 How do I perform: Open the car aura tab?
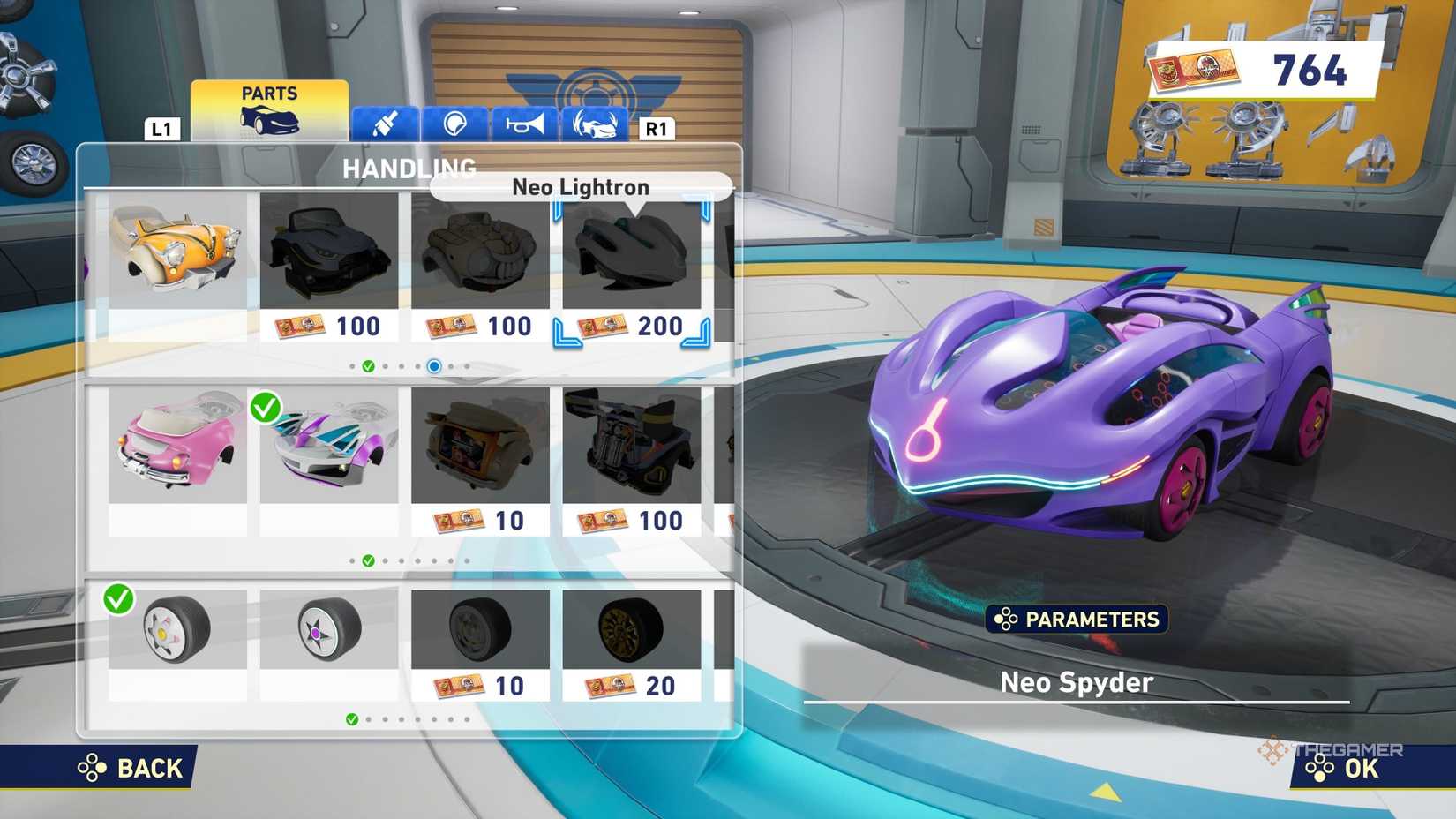pos(595,124)
